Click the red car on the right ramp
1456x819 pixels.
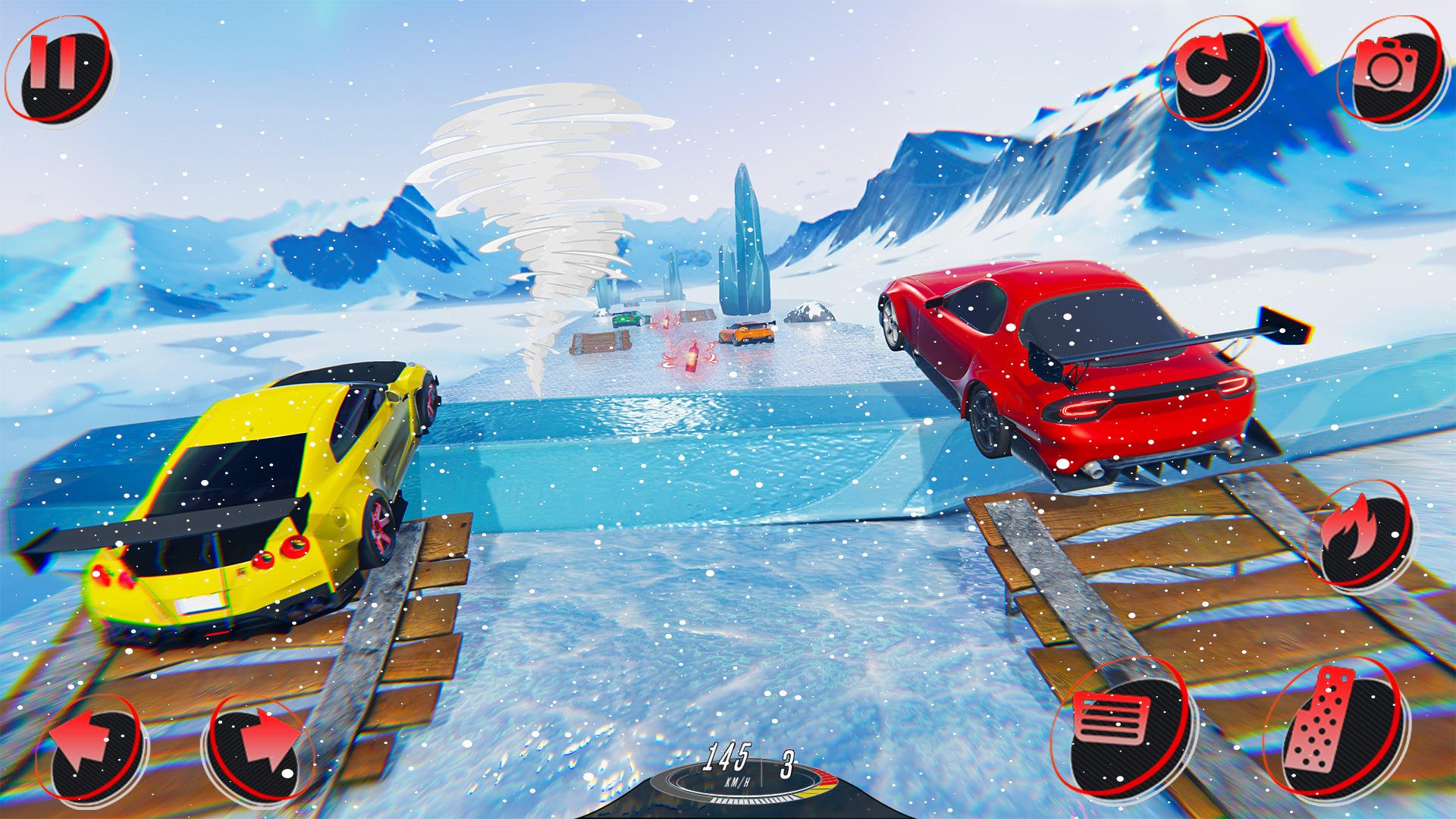(1062, 364)
